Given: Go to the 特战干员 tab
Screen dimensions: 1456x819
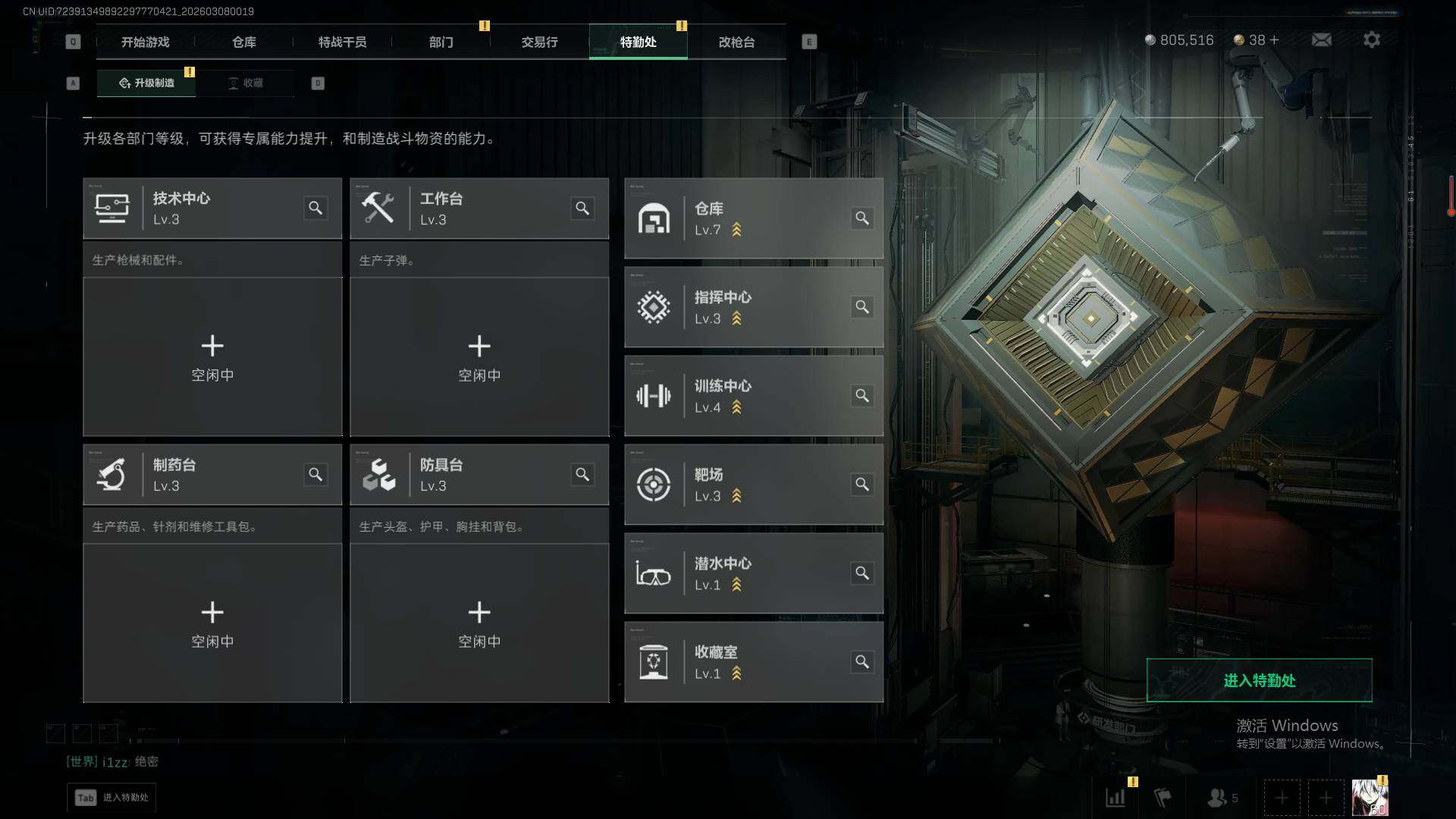Looking at the screenshot, I should click(342, 42).
